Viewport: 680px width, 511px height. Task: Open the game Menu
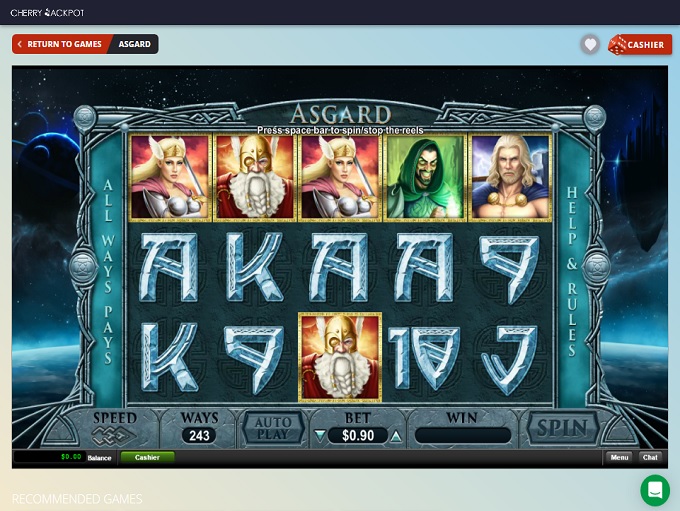pos(619,457)
